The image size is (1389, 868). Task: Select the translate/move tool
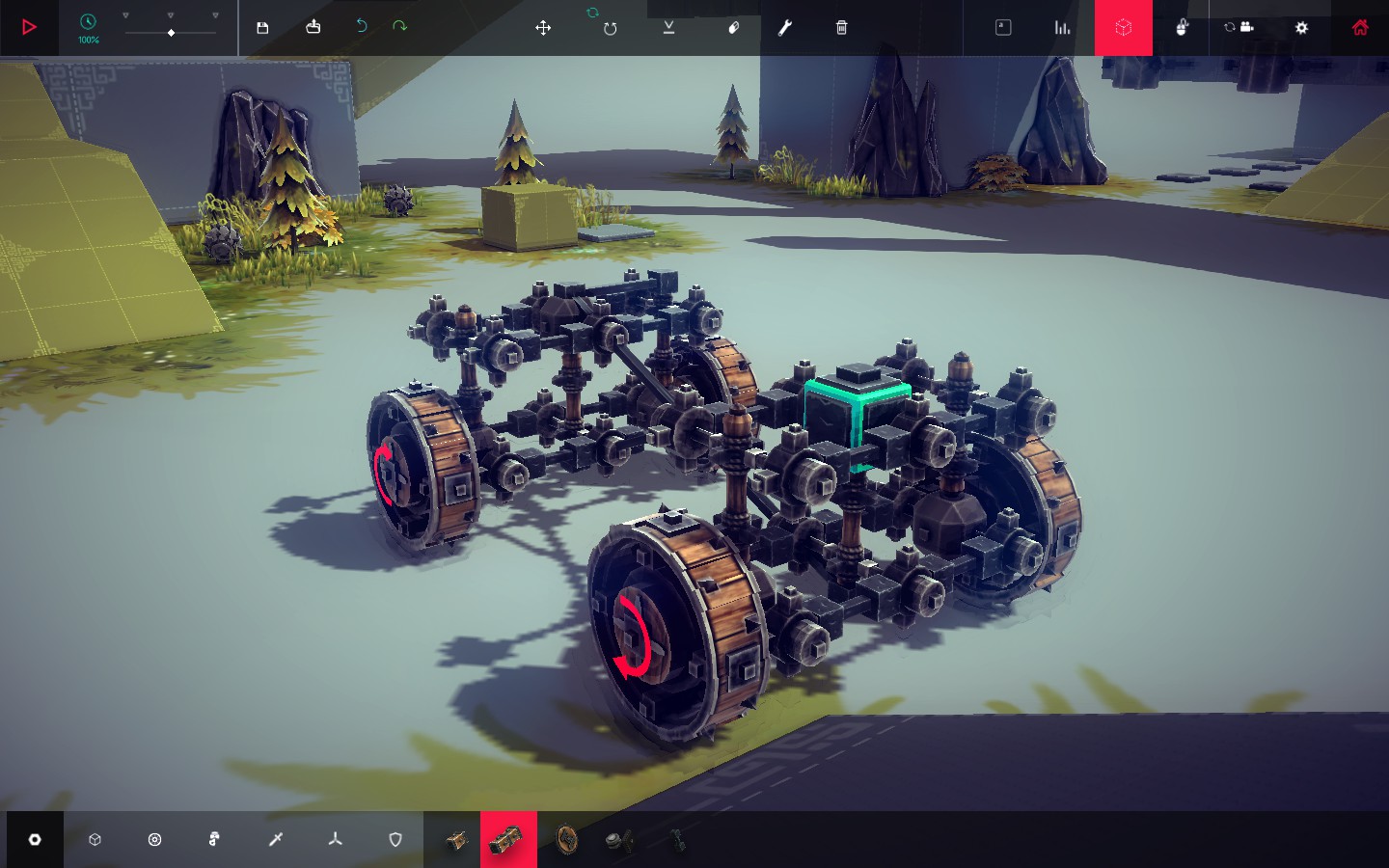pos(543,29)
